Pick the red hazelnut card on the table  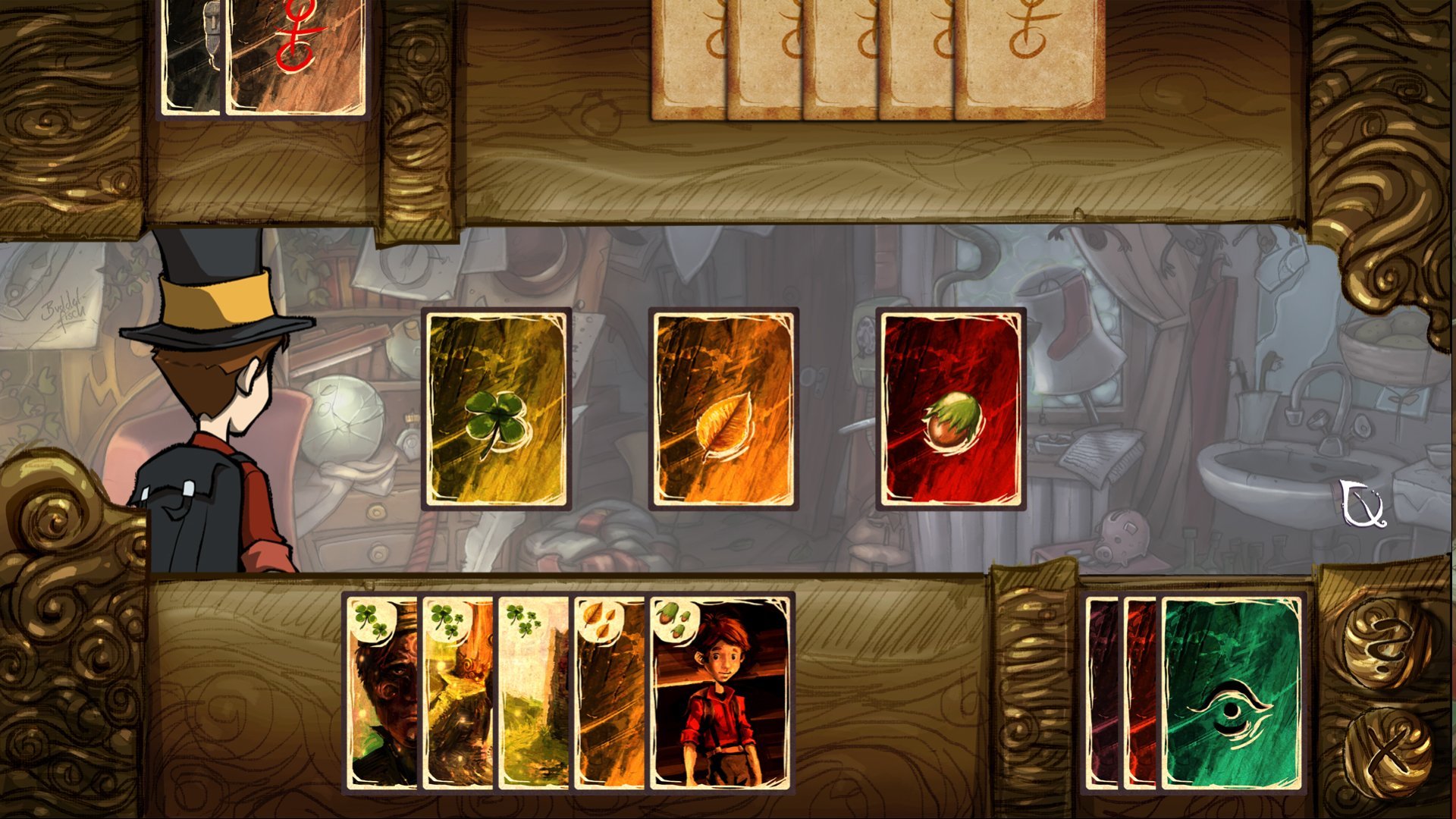tap(951, 409)
